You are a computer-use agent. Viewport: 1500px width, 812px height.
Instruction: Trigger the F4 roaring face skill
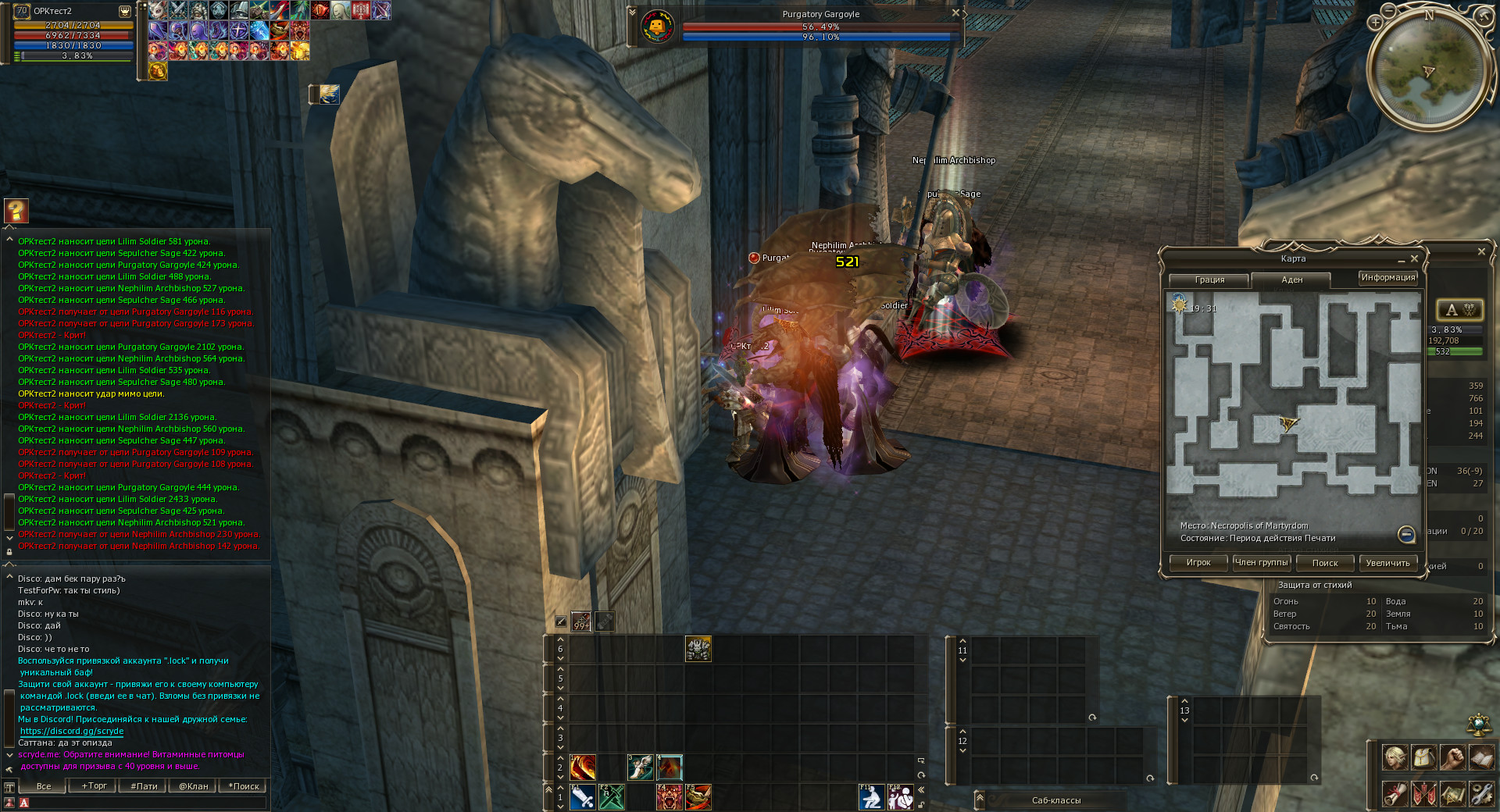670,797
